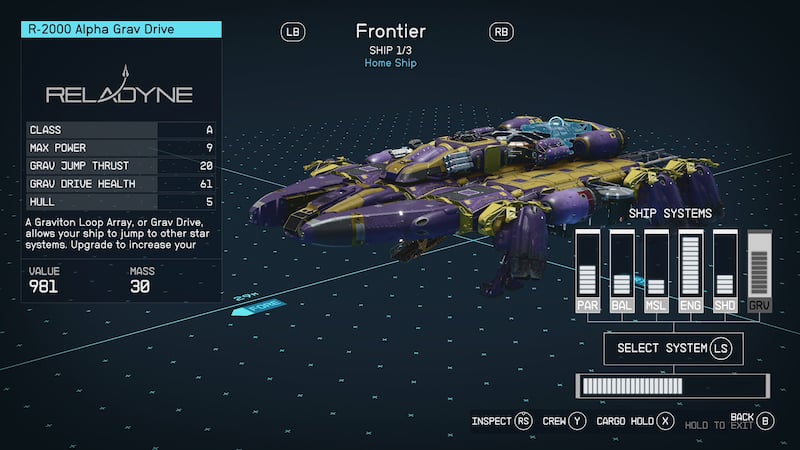Open the Crew menu
This screenshot has height=450, width=800.
(x=563, y=422)
